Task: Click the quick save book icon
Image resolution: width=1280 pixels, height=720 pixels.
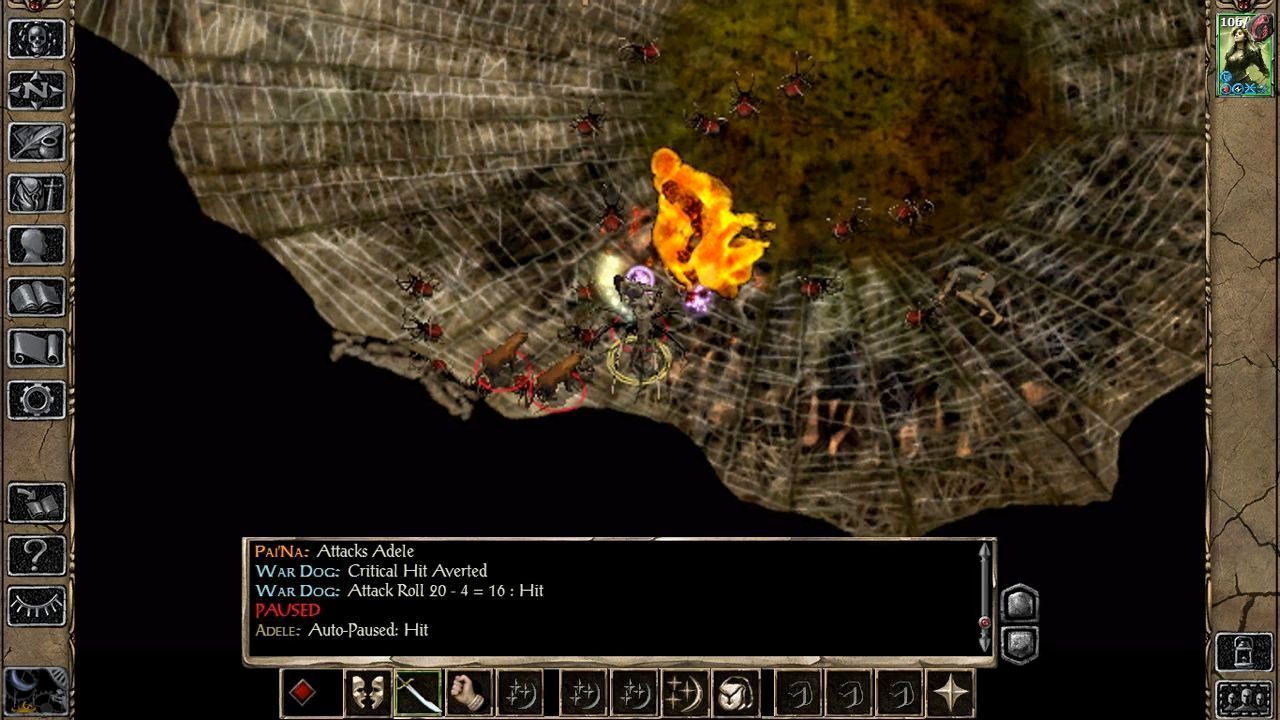Action: 37,503
